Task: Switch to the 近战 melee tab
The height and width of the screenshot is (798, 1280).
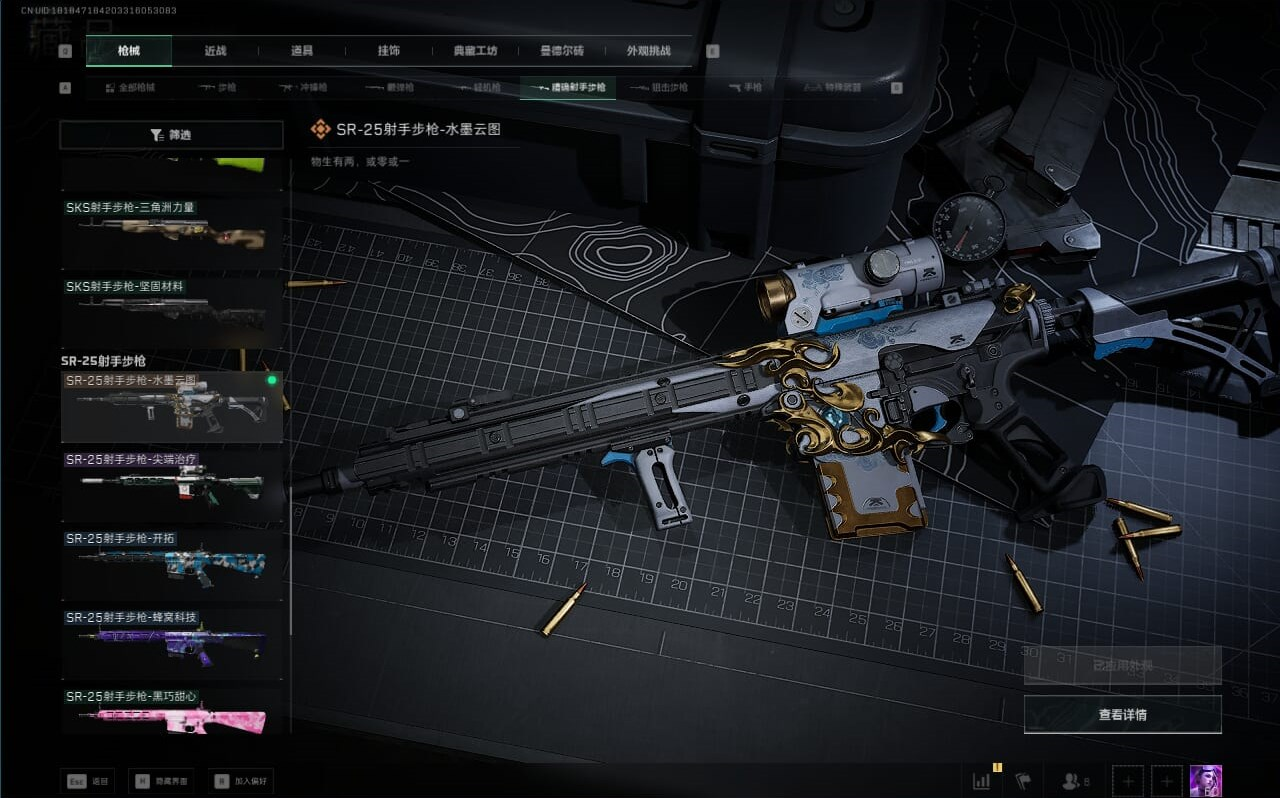Action: pos(215,51)
